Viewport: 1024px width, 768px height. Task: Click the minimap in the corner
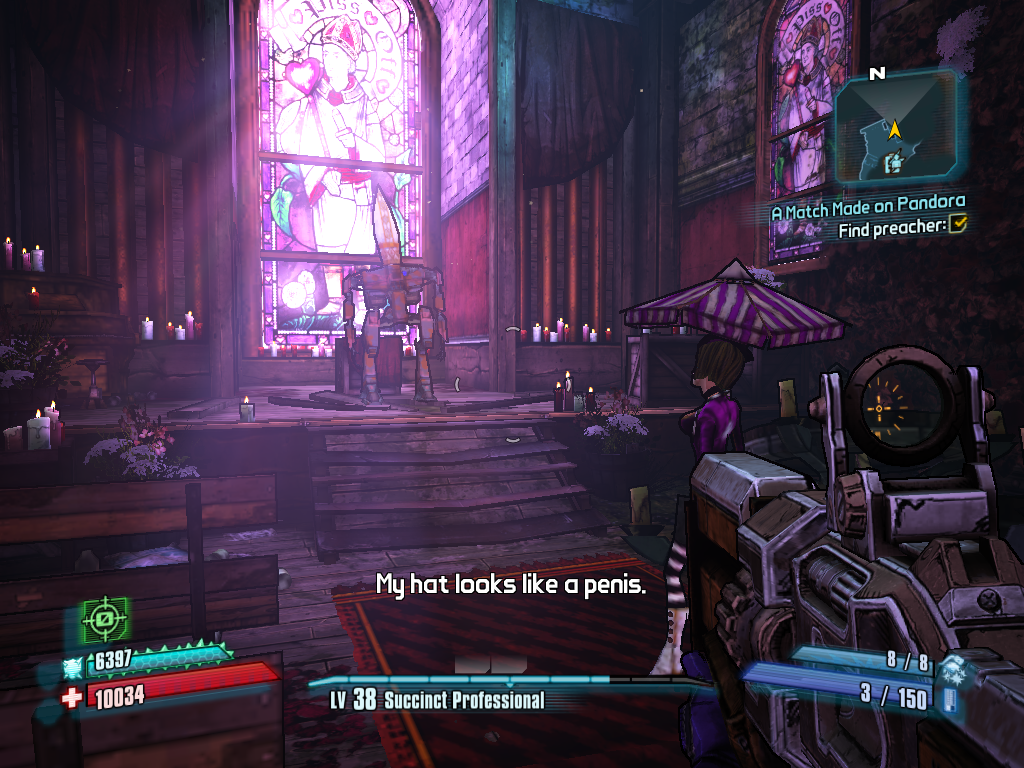point(897,130)
